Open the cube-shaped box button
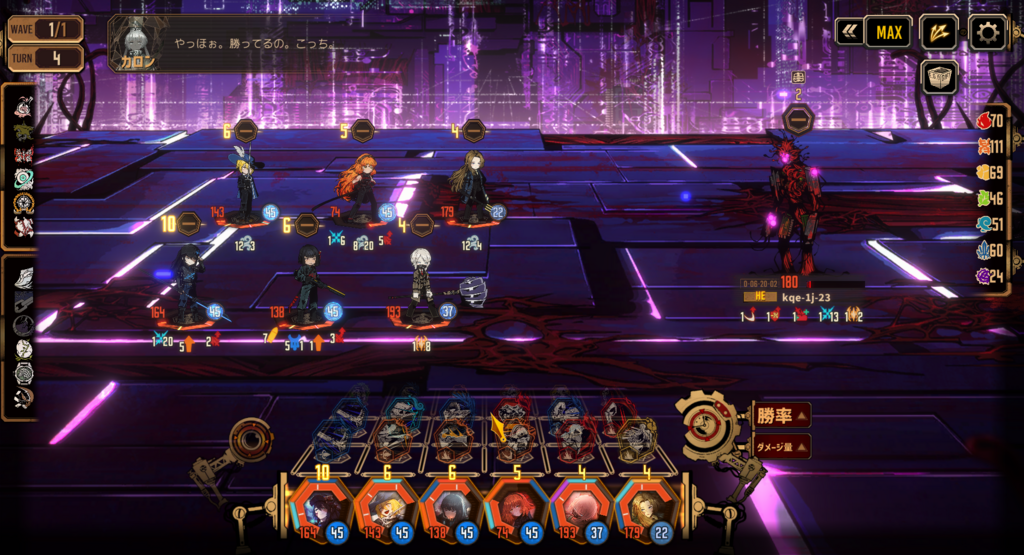 (939, 77)
